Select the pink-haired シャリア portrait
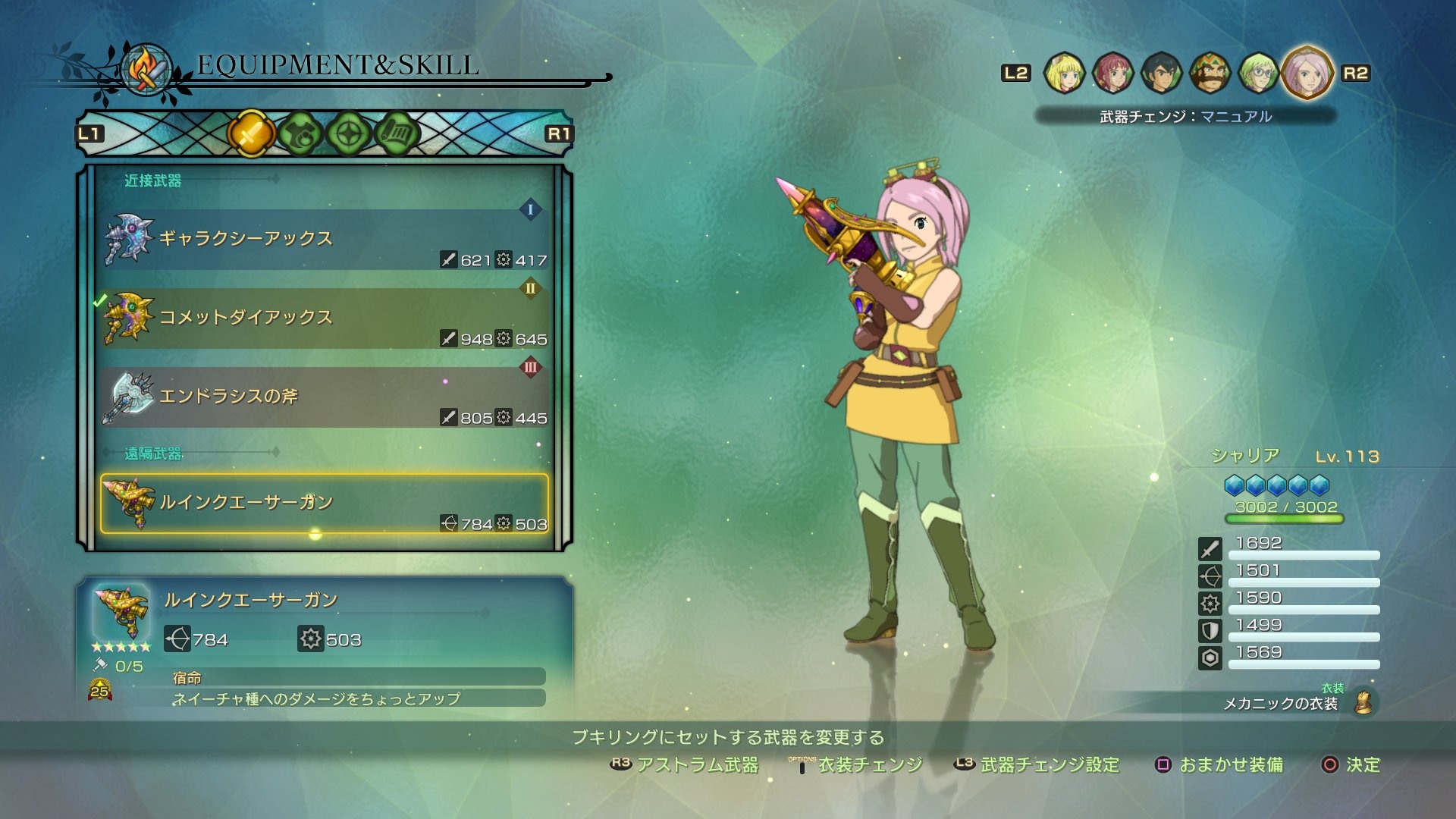 pos(1307,74)
